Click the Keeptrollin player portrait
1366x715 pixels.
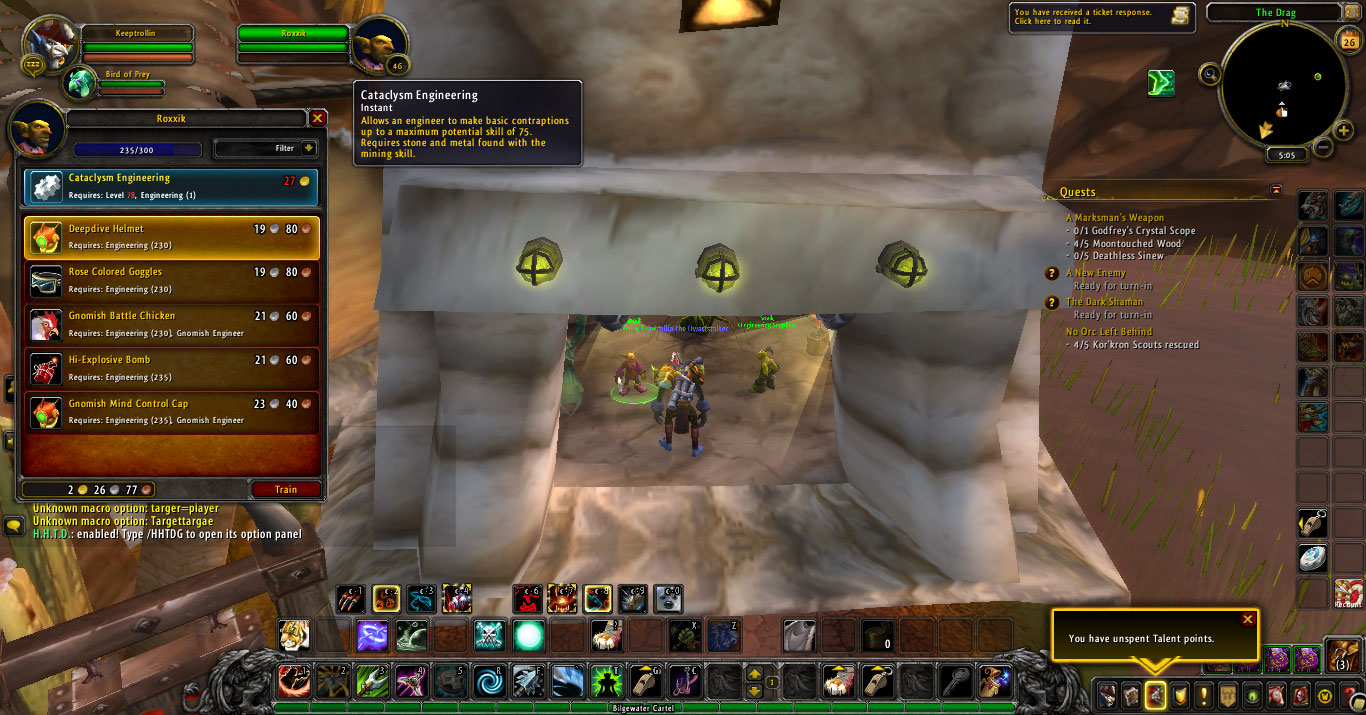point(49,44)
